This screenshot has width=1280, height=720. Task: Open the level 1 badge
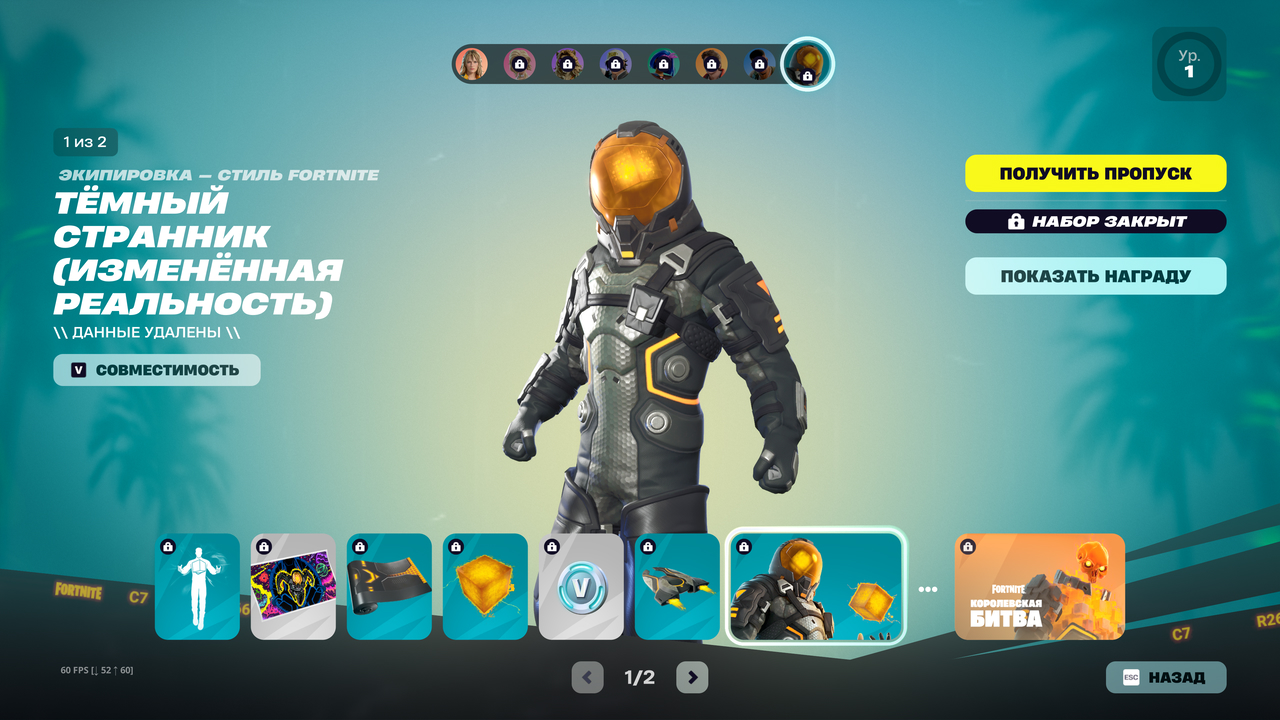tap(1188, 64)
